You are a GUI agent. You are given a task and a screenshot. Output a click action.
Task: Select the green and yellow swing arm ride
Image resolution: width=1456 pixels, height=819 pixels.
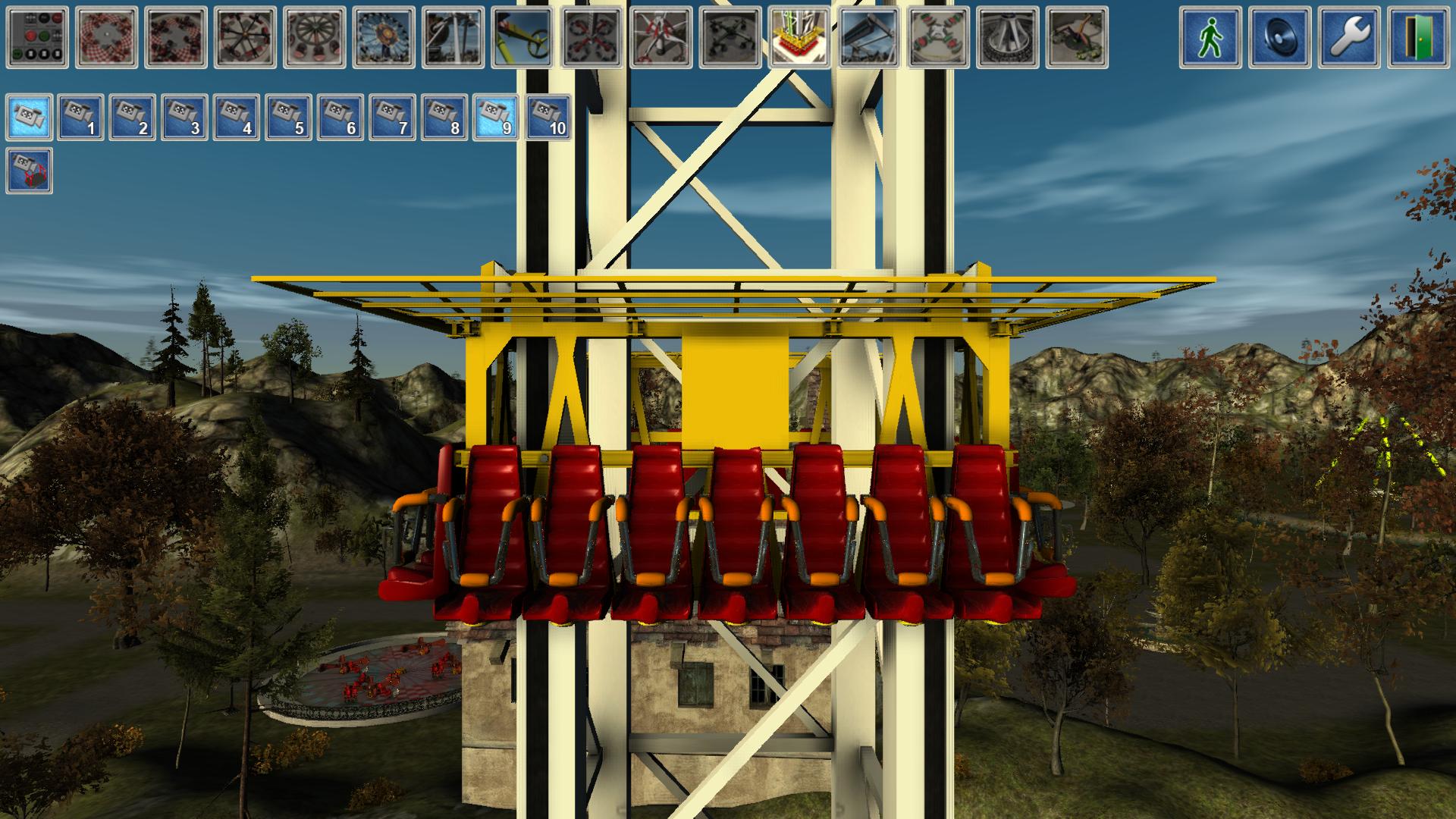(522, 37)
